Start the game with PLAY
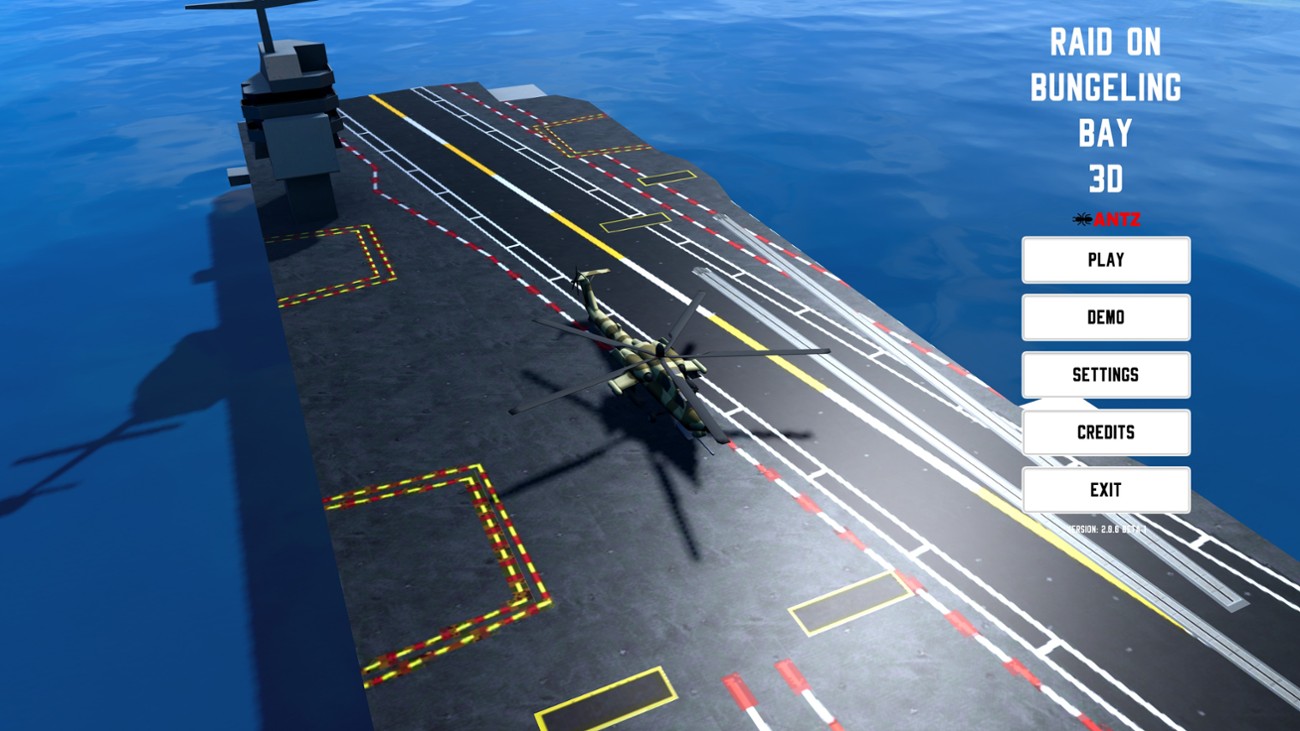Image resolution: width=1300 pixels, height=731 pixels. (1105, 259)
